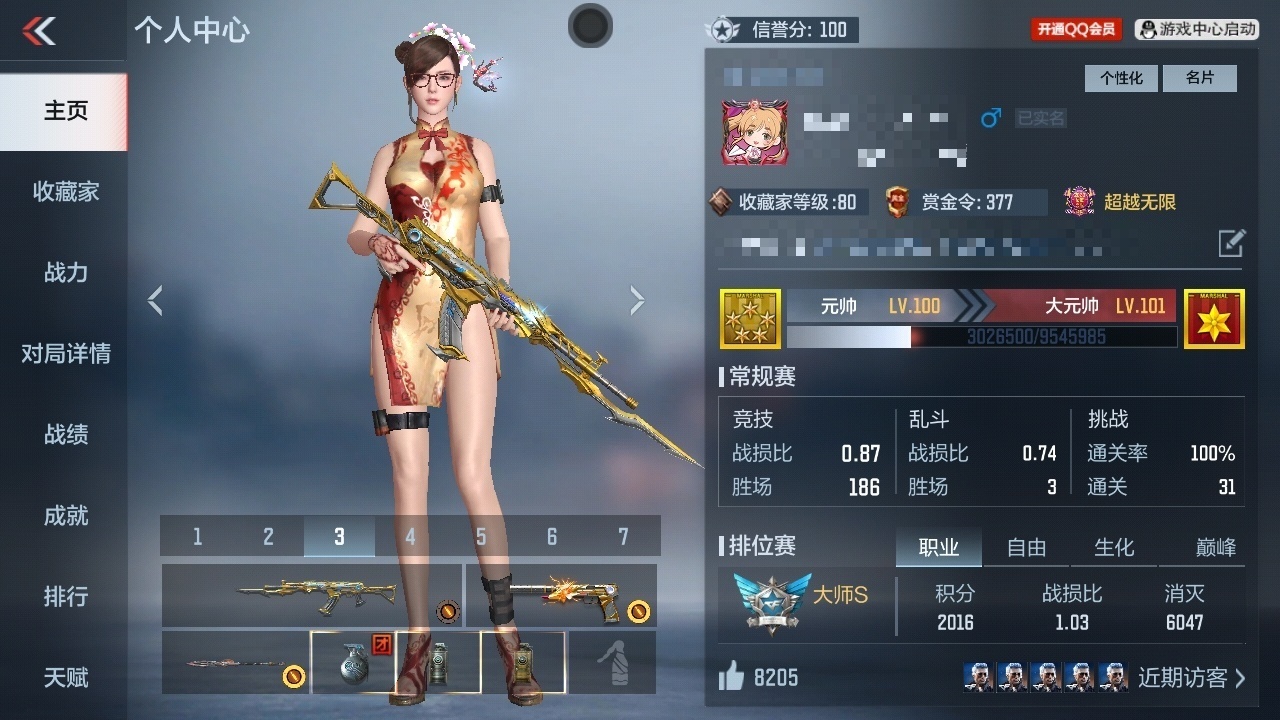Switch to the 巅峰 ranked tab
Viewport: 1280px width, 720px height.
1216,547
